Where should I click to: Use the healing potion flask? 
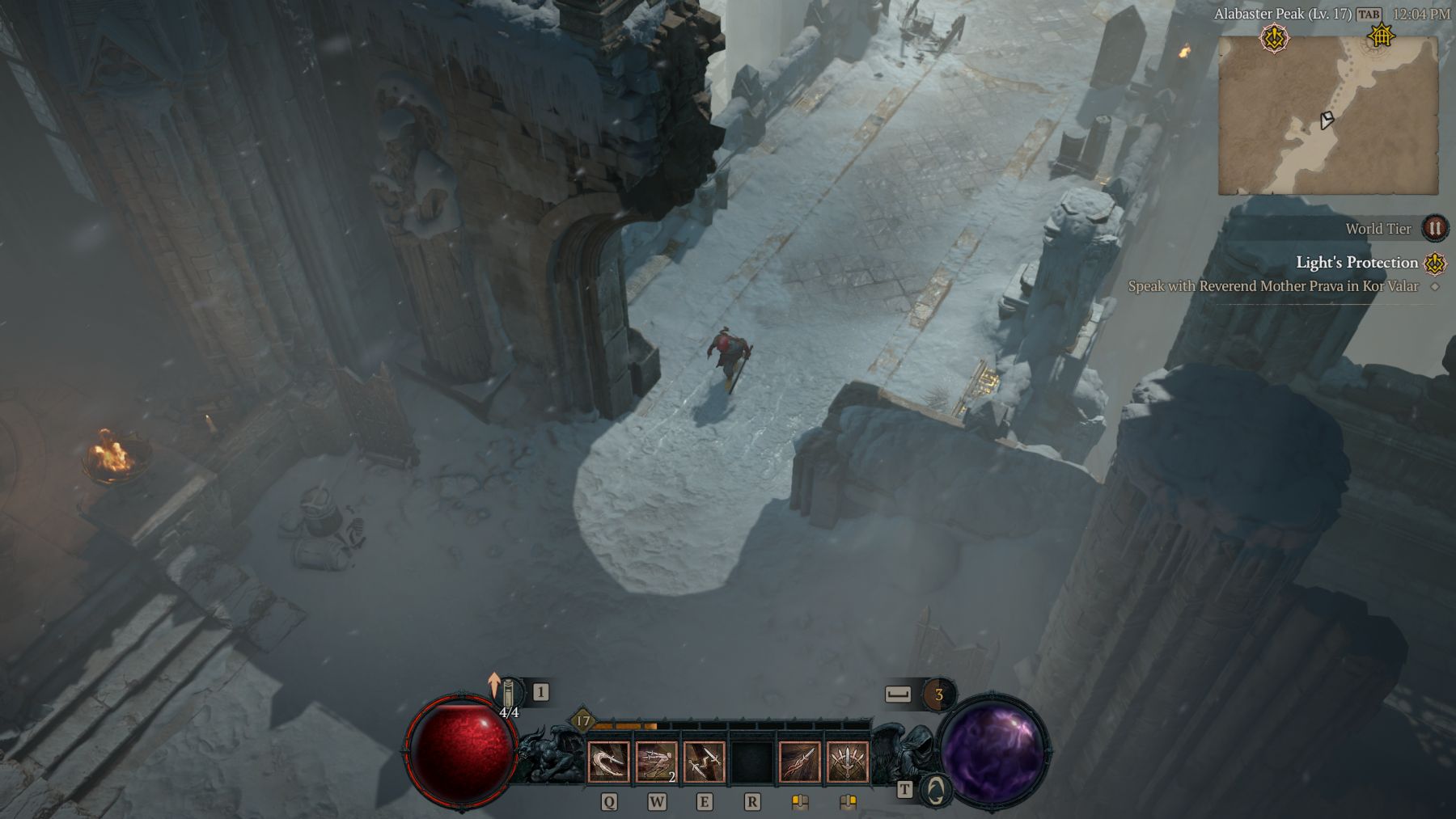(510, 694)
